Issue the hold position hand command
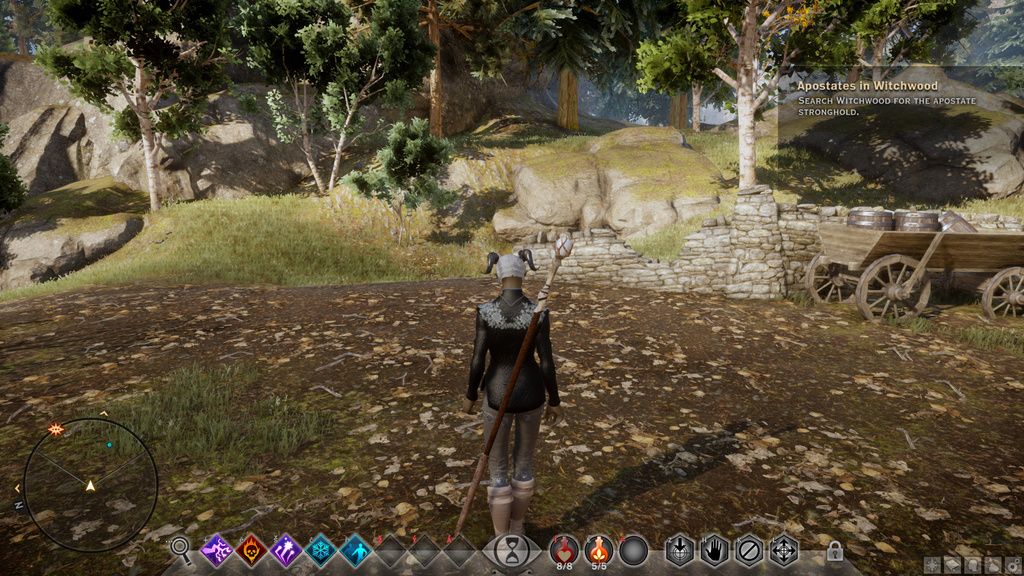Screen dimensions: 1024x576 pyautogui.click(x=714, y=550)
